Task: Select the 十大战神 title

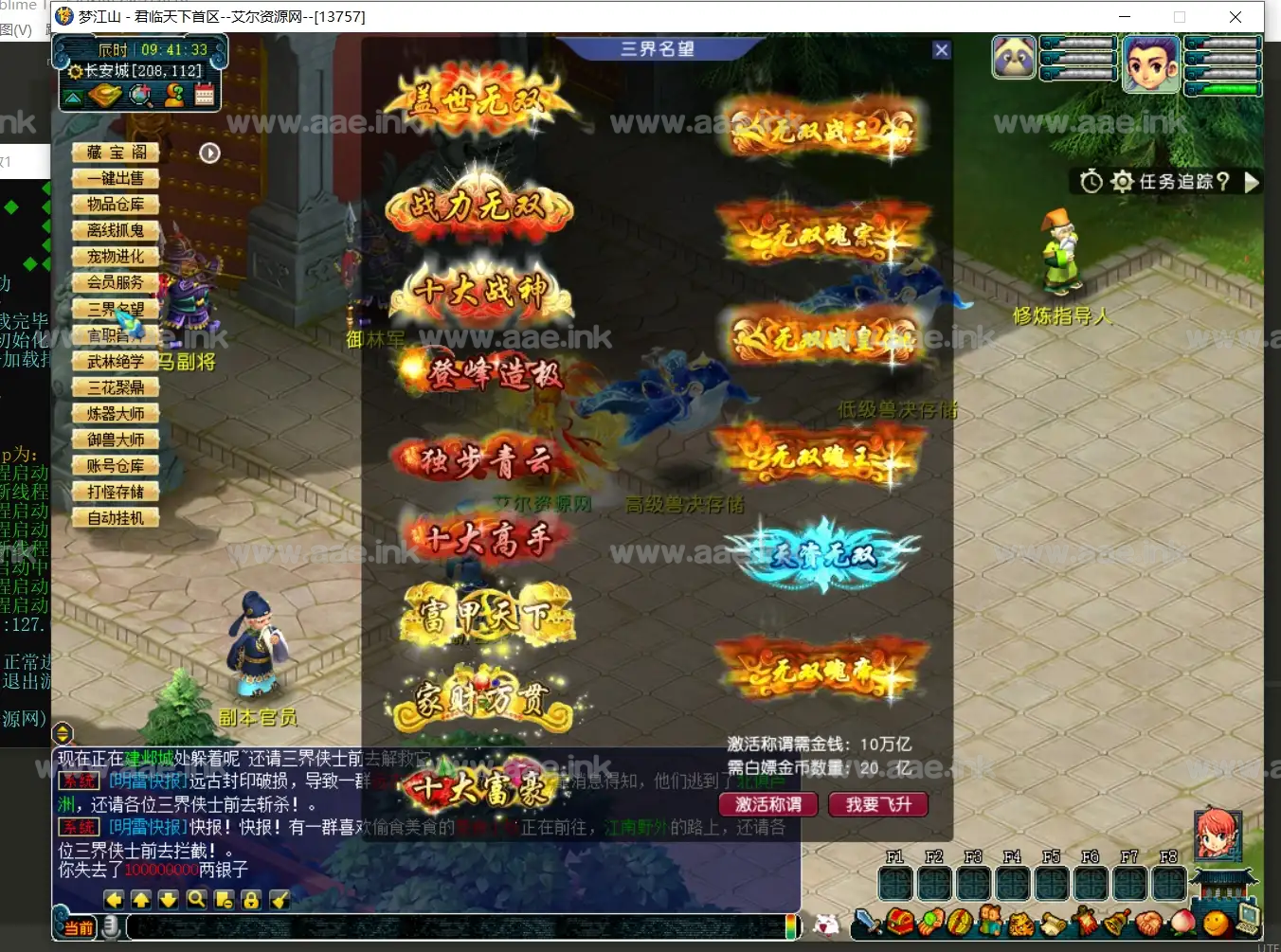Action: [x=481, y=291]
